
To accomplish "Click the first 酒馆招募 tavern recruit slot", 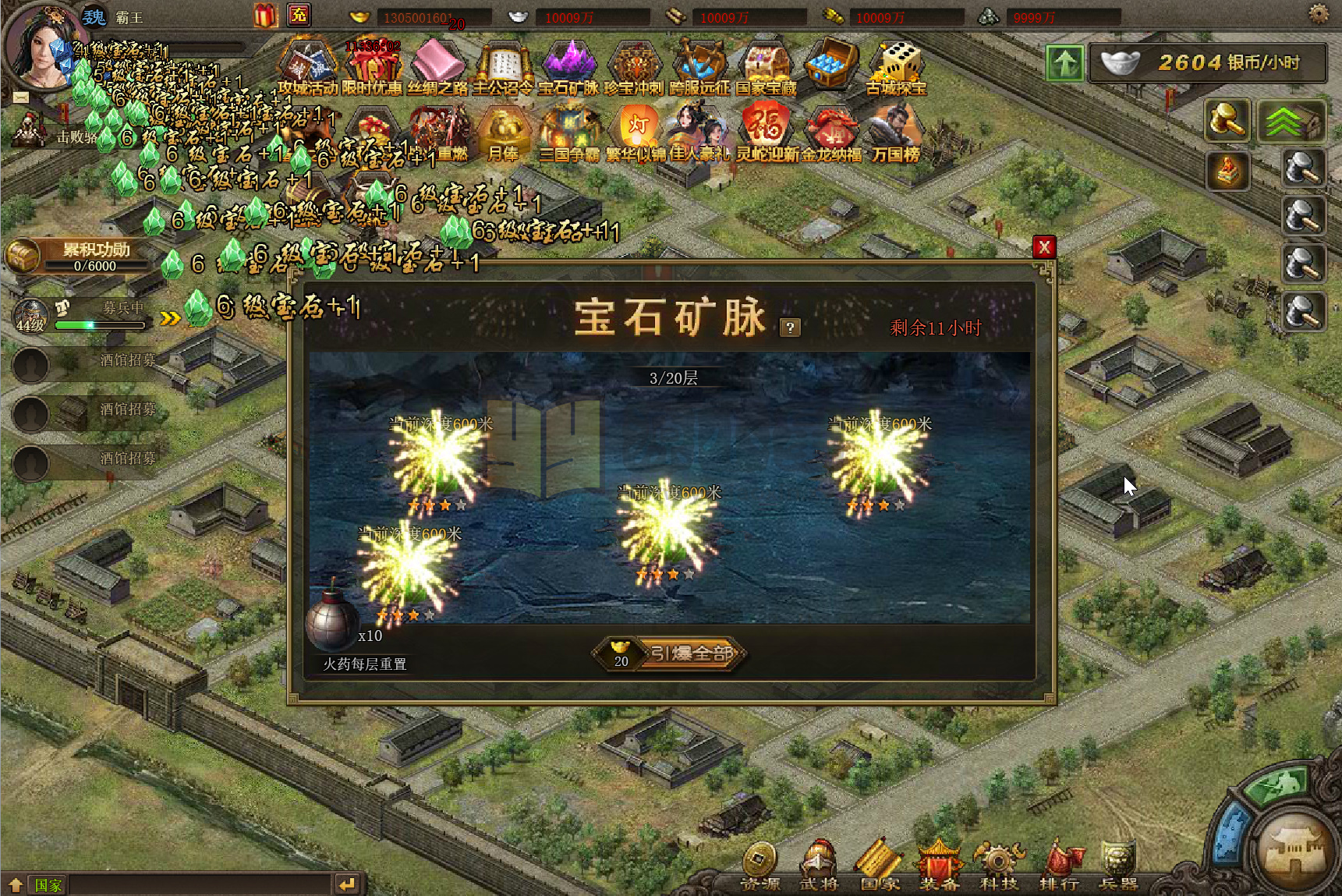I will click(x=86, y=364).
